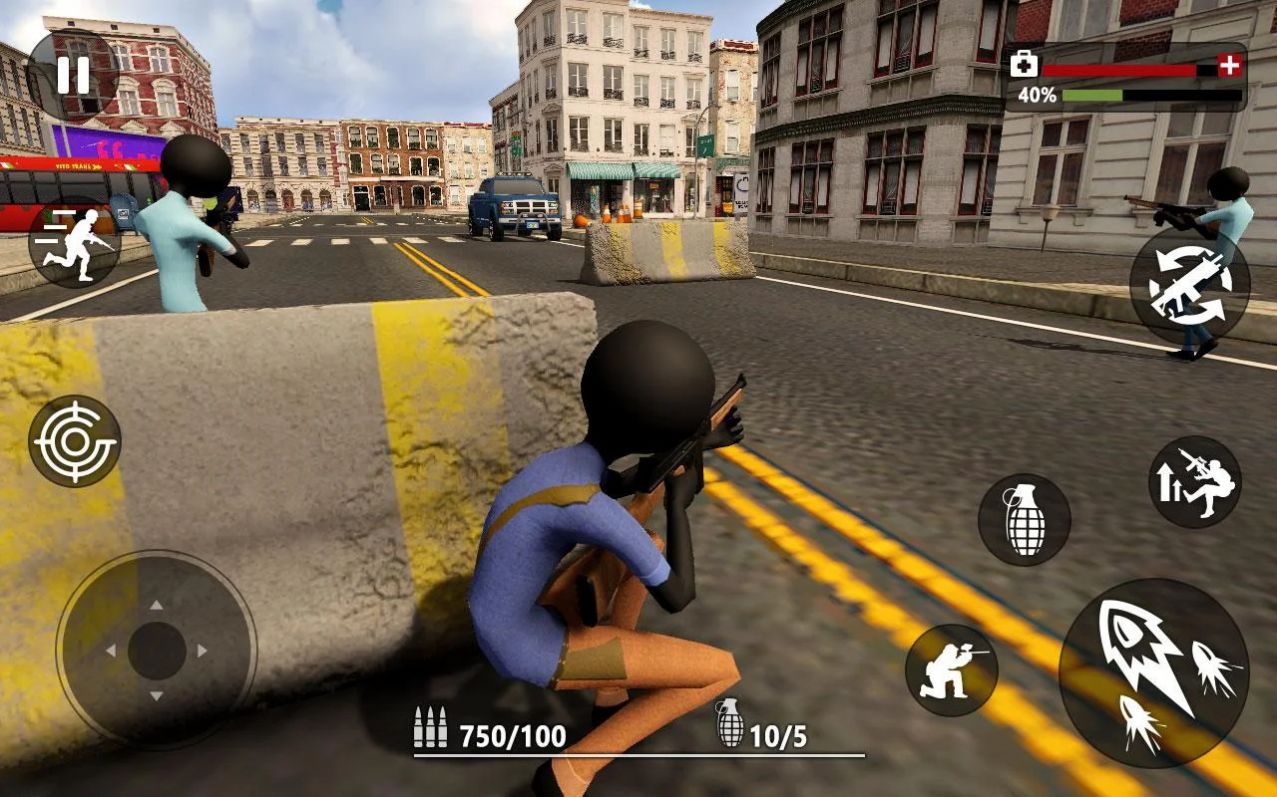Image resolution: width=1277 pixels, height=797 pixels.
Task: Activate the jump soldier button
Action: [1195, 482]
